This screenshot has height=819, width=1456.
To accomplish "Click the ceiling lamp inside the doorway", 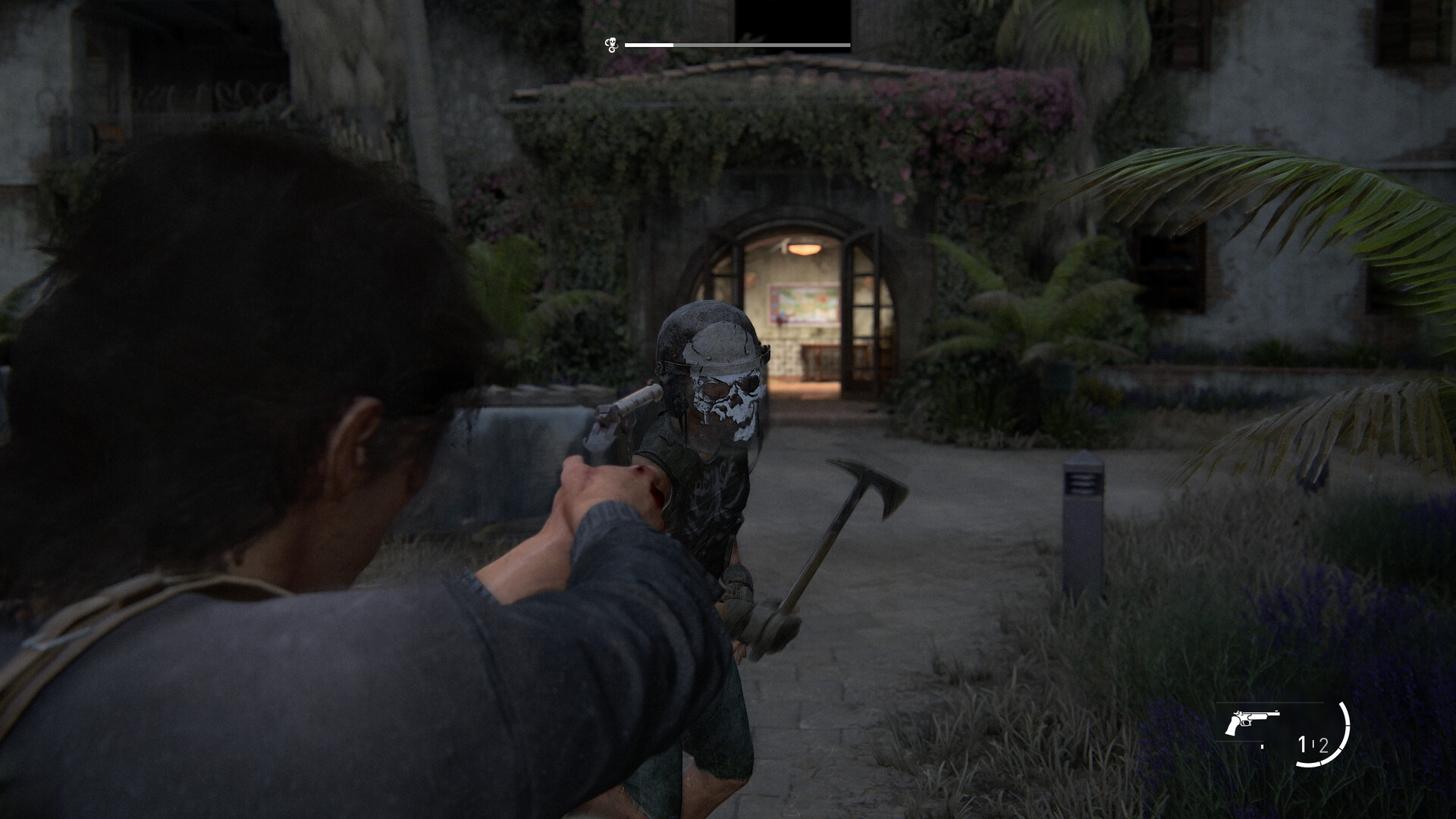I will click(x=805, y=249).
